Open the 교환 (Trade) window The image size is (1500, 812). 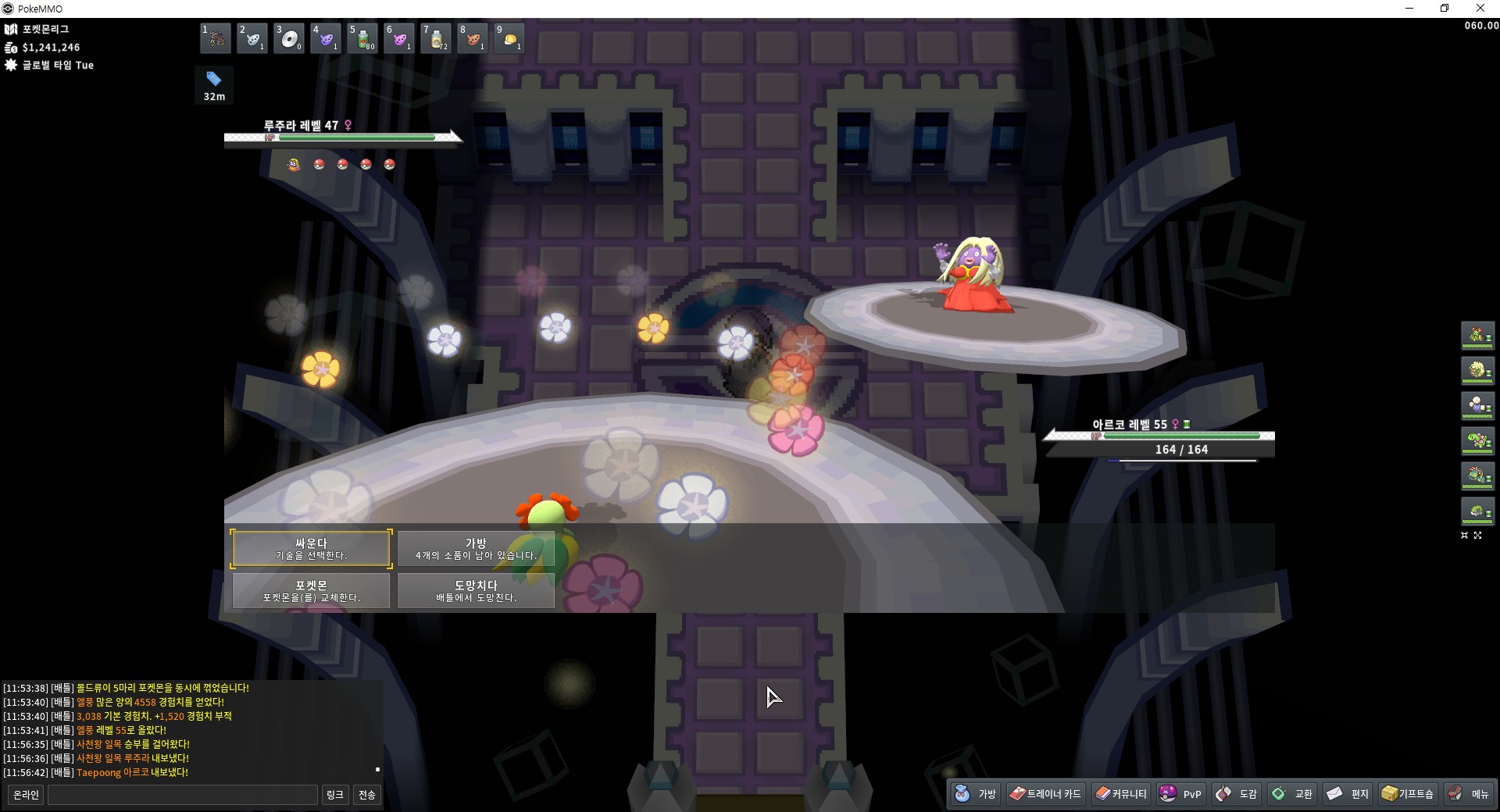pos(1293,794)
